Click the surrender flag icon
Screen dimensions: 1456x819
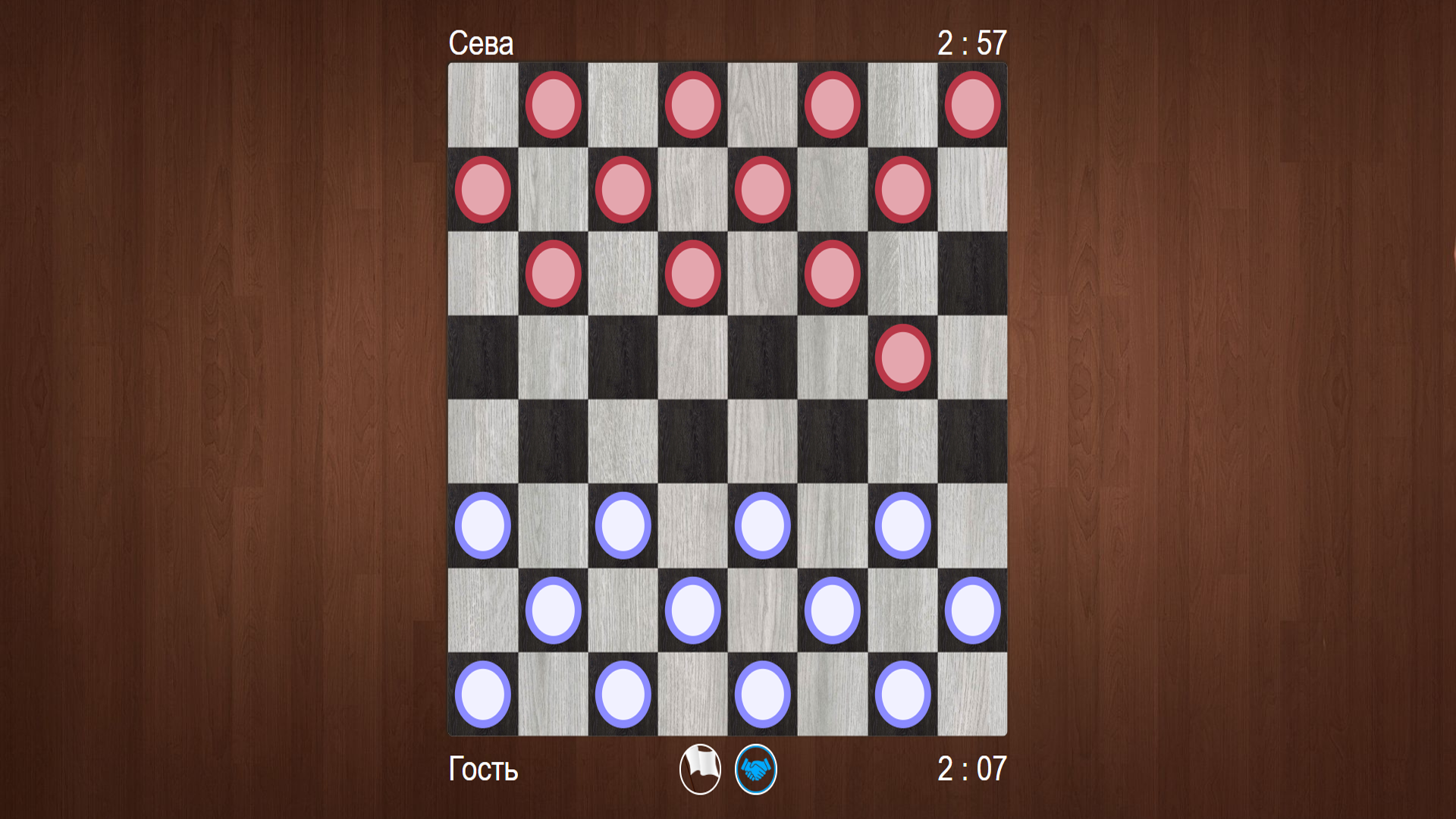pyautogui.click(x=701, y=769)
